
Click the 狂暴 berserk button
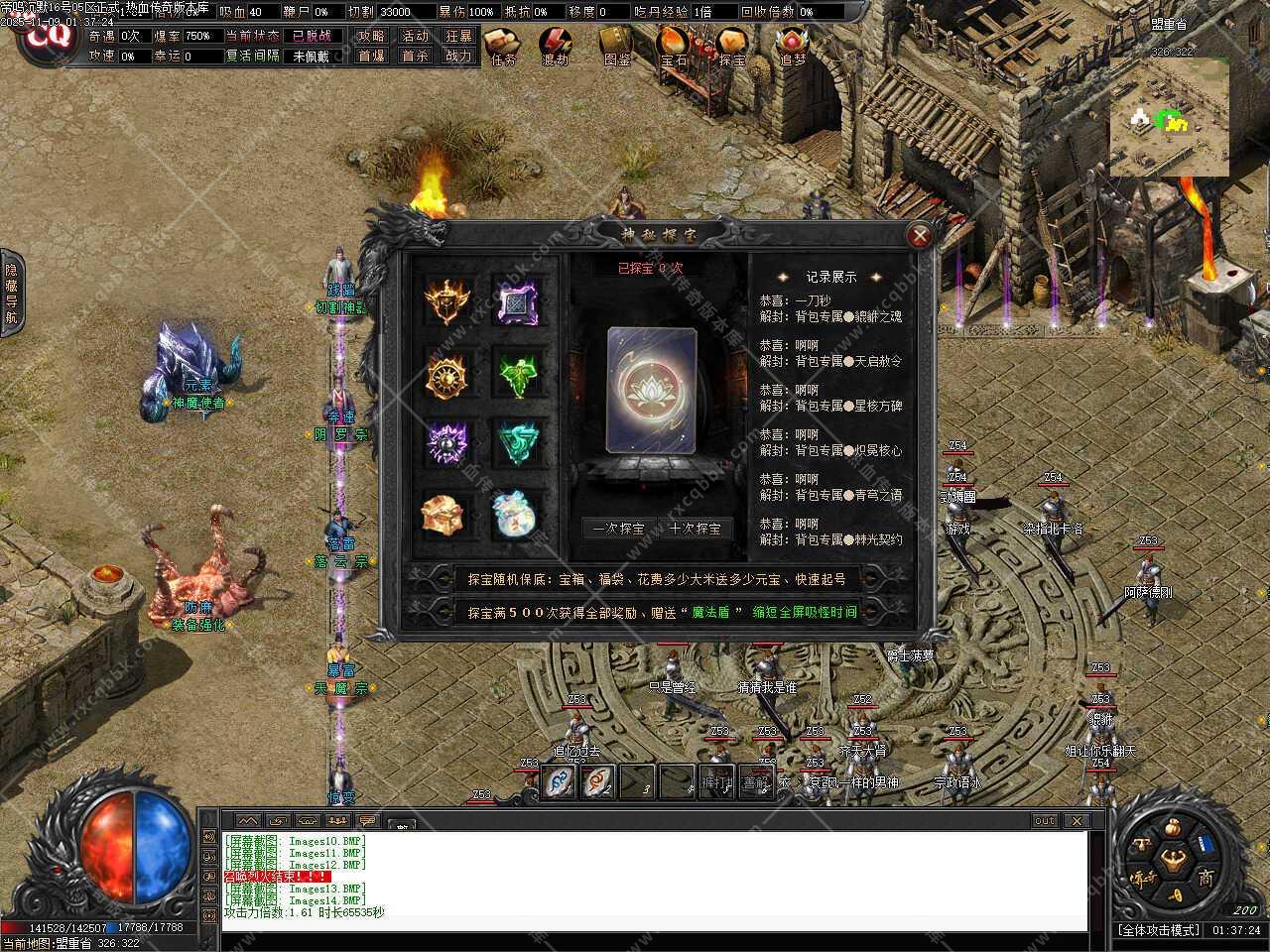click(x=458, y=36)
